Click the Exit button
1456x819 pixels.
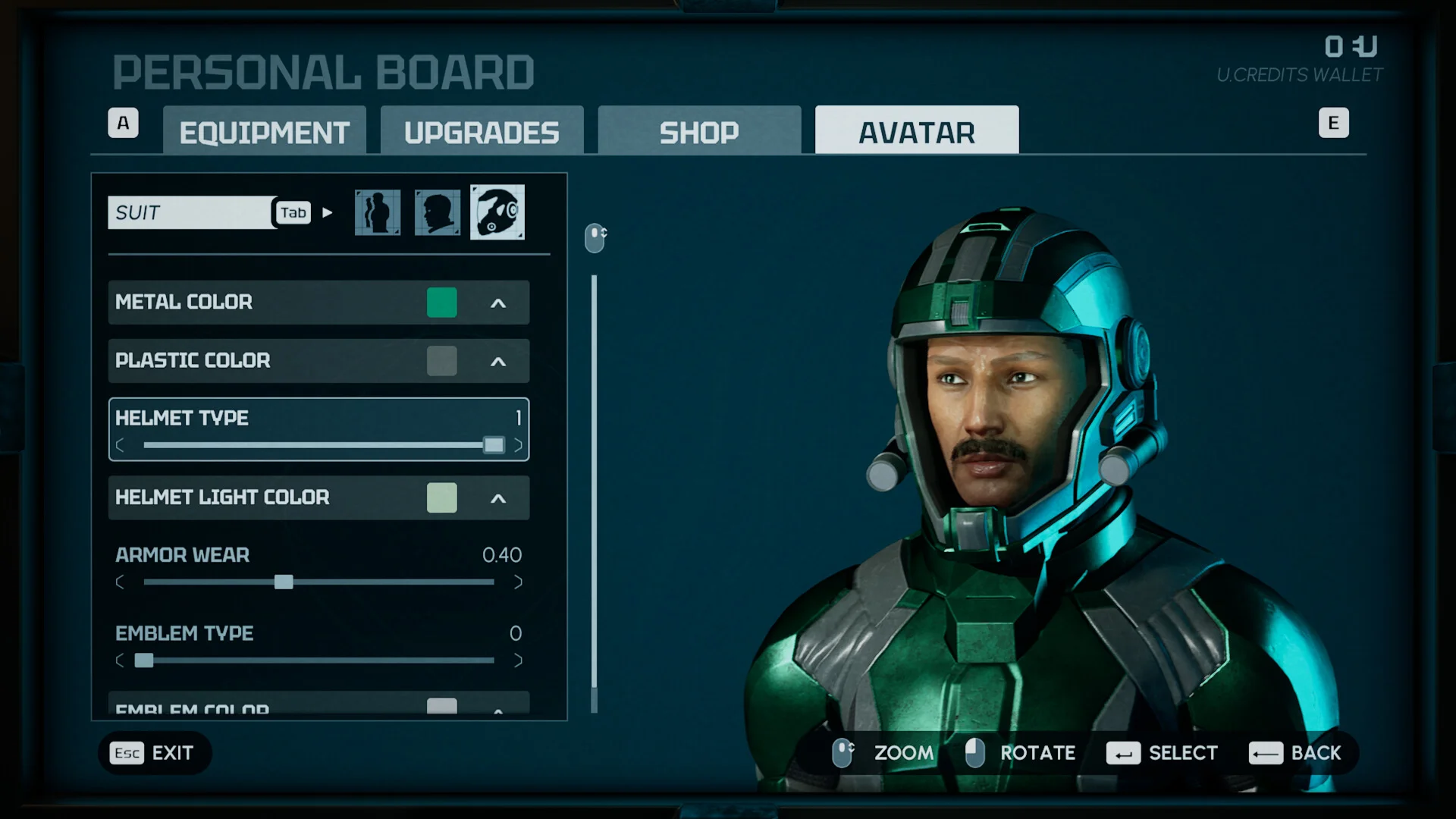pyautogui.click(x=155, y=753)
